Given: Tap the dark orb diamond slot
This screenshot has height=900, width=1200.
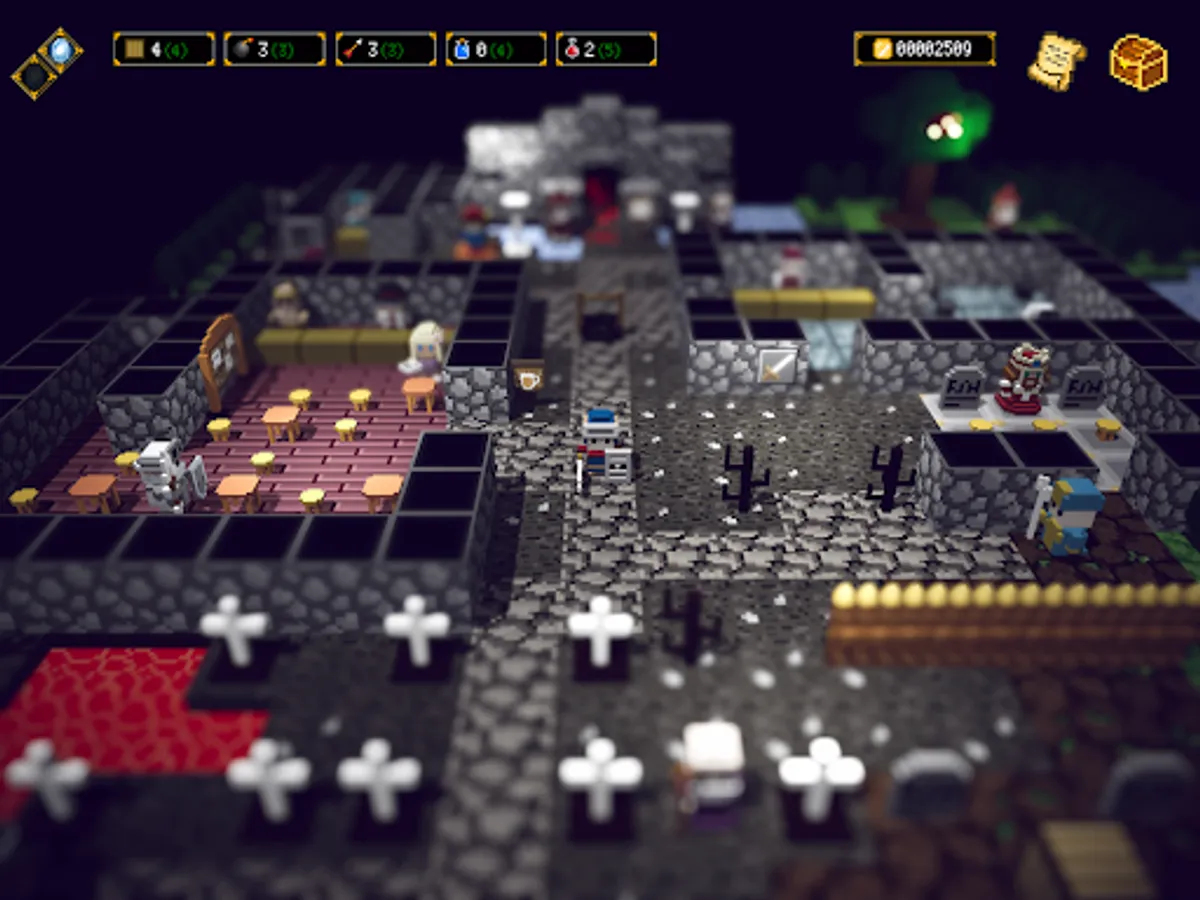Looking at the screenshot, I should 35,75.
